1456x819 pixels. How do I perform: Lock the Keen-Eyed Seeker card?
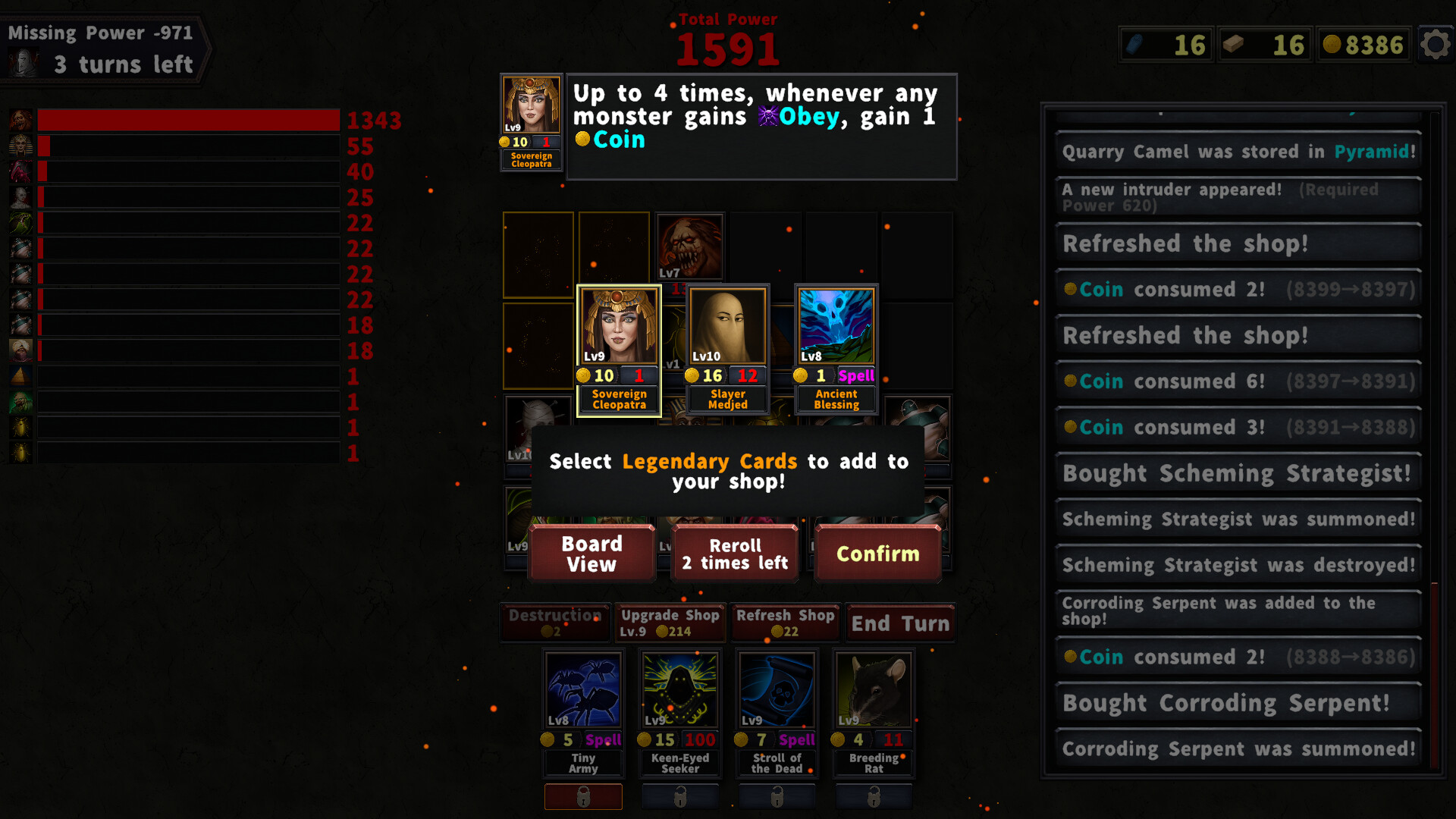(679, 796)
